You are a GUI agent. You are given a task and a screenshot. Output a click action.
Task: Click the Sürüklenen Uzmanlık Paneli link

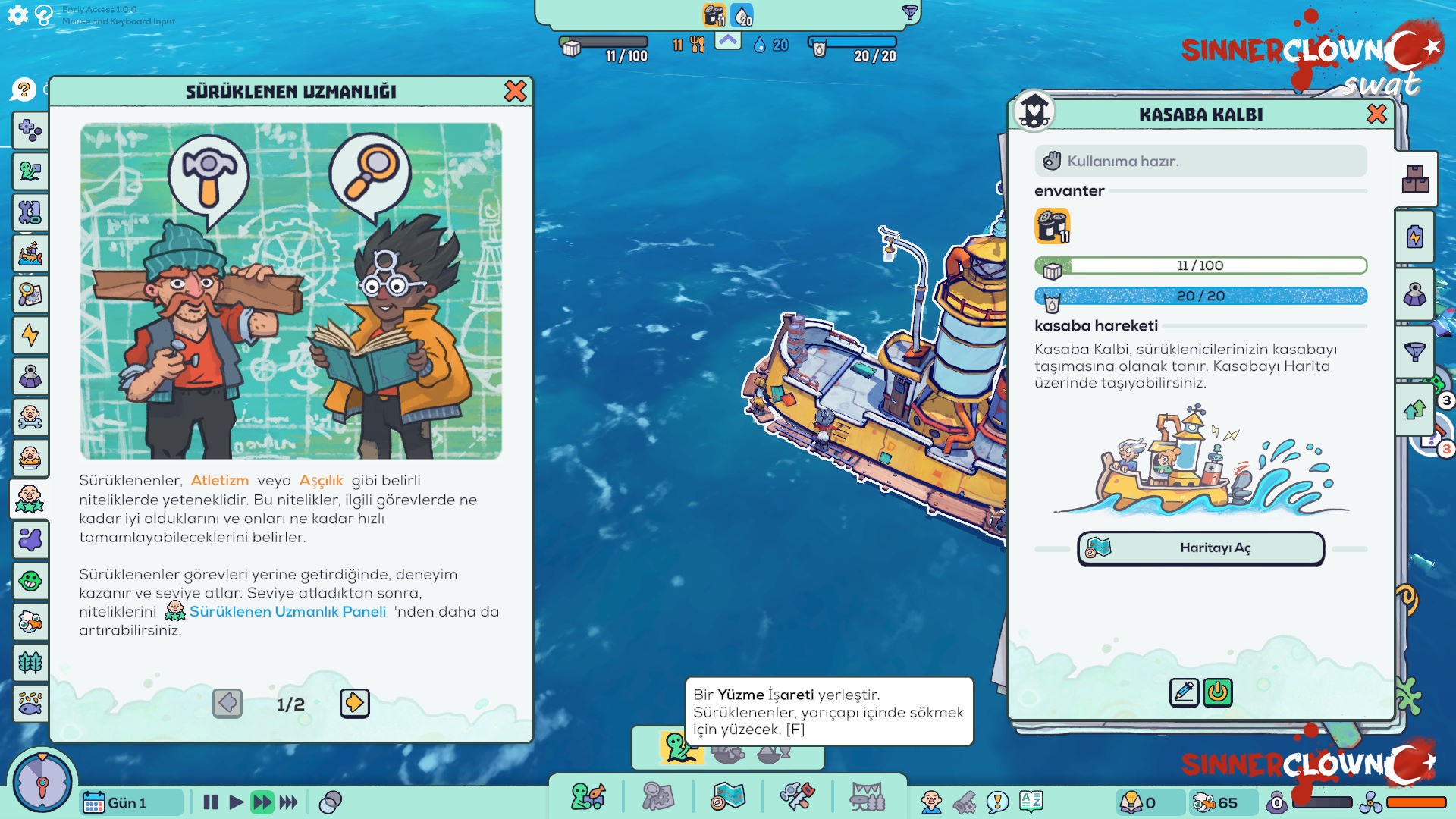coord(287,612)
